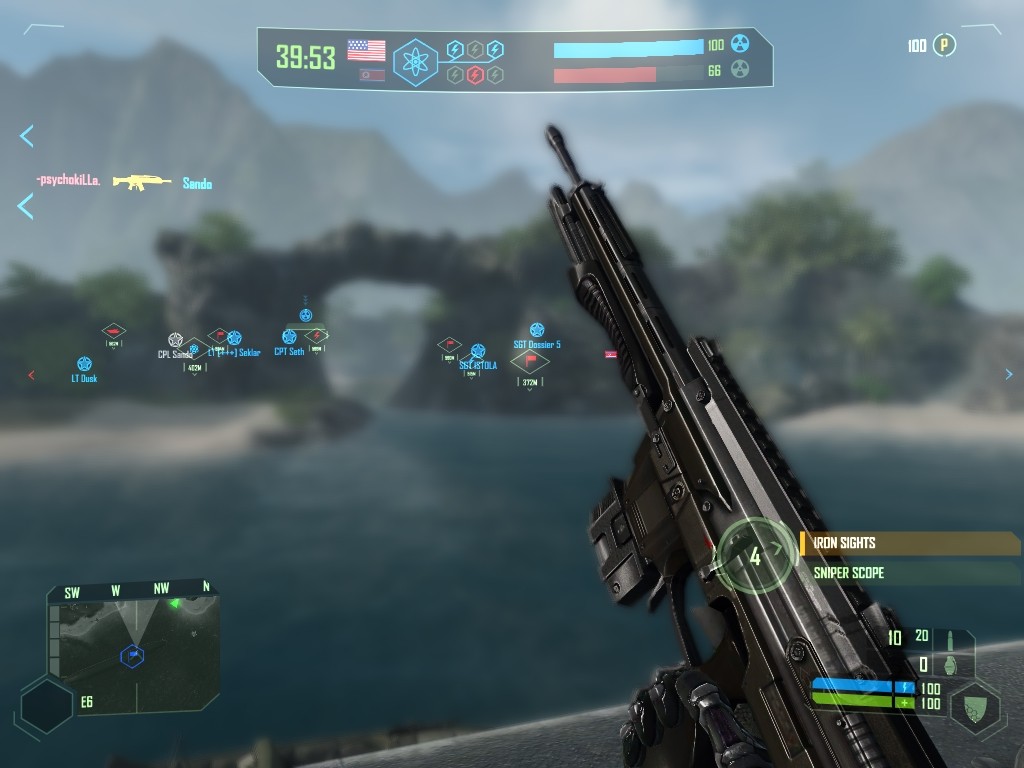Click the circular attachment wheel number 4
Viewport: 1024px width, 768px height.
point(755,556)
